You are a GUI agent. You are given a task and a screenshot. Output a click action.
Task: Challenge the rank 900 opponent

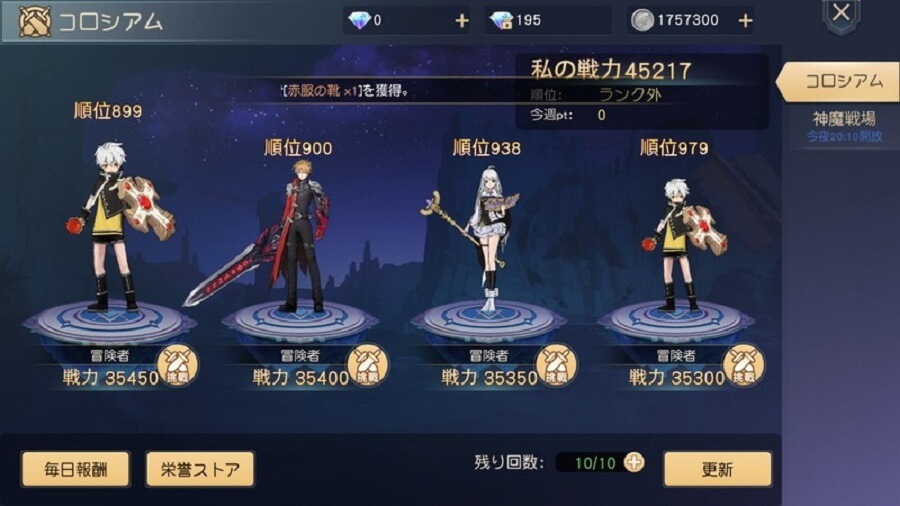tap(367, 365)
